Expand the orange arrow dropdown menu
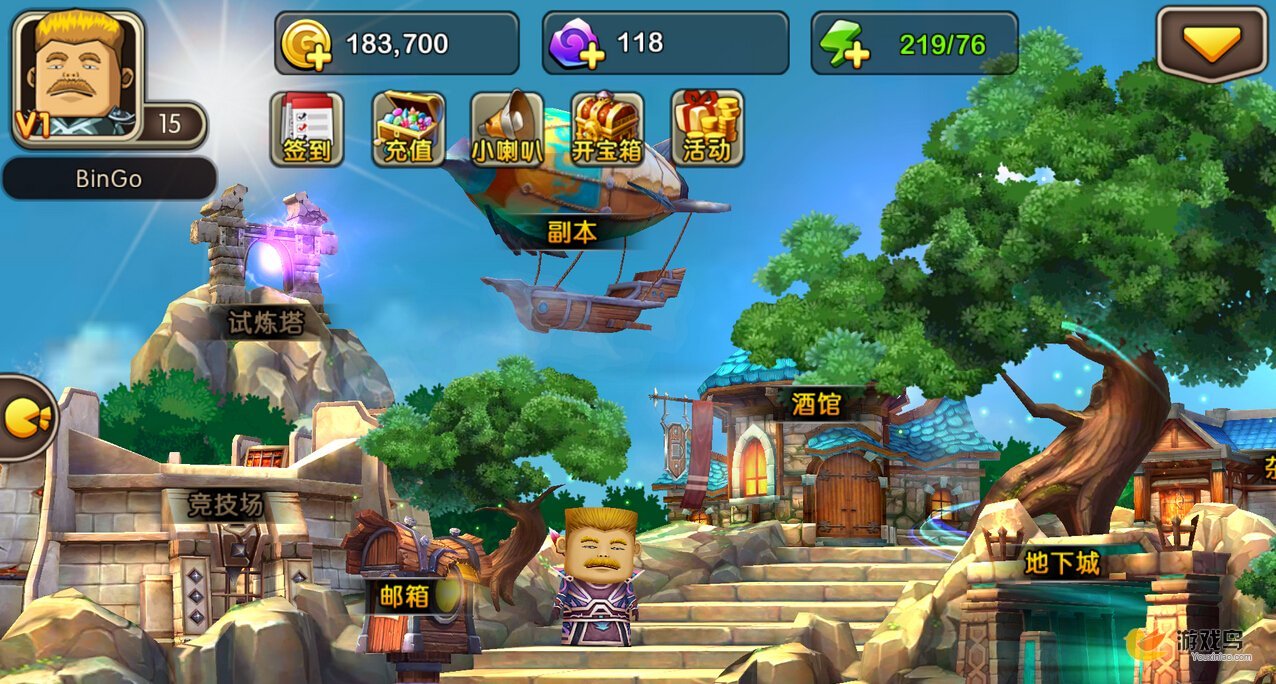The height and width of the screenshot is (684, 1276). coord(1212,44)
